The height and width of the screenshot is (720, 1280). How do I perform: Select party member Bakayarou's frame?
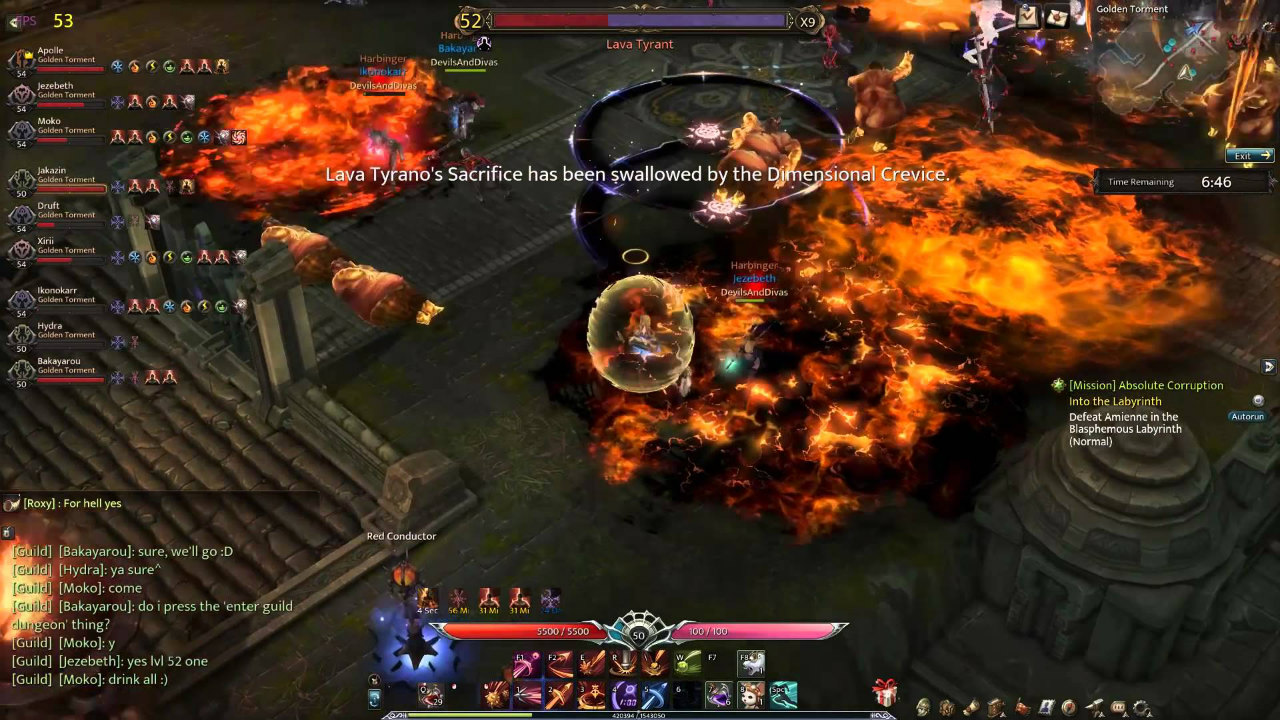tap(58, 370)
